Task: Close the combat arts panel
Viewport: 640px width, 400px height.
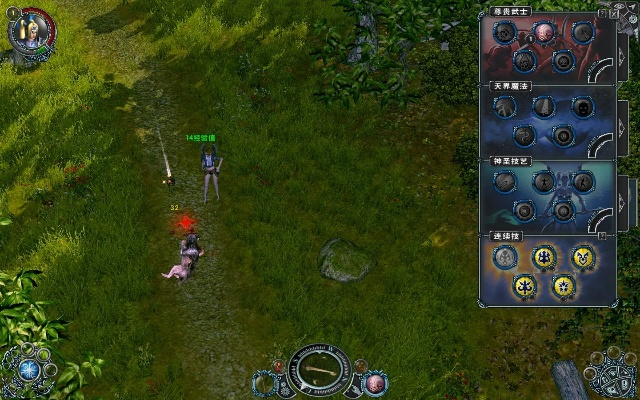Action: click(613, 13)
